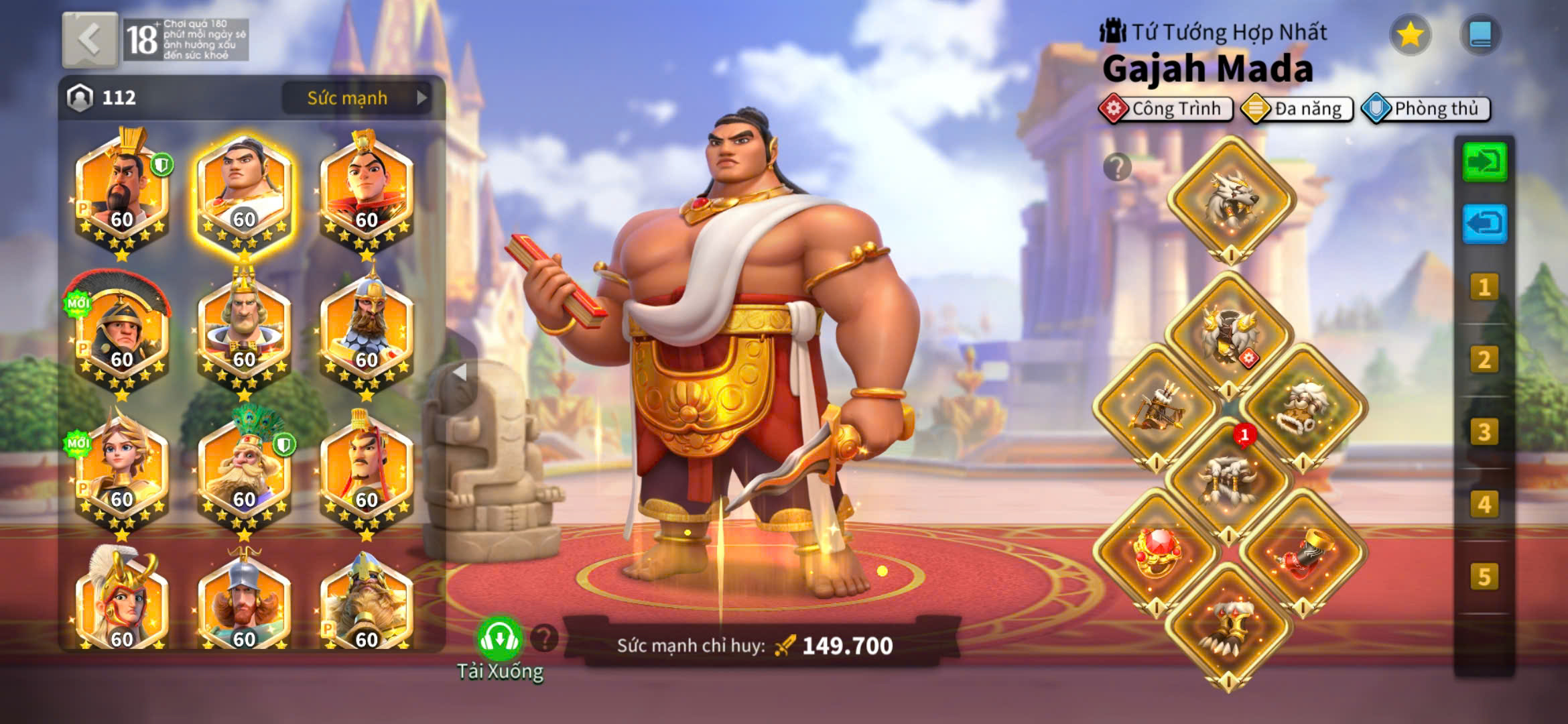Viewport: 1568px width, 724px height.
Task: Open the blue book icon
Action: 1480,34
